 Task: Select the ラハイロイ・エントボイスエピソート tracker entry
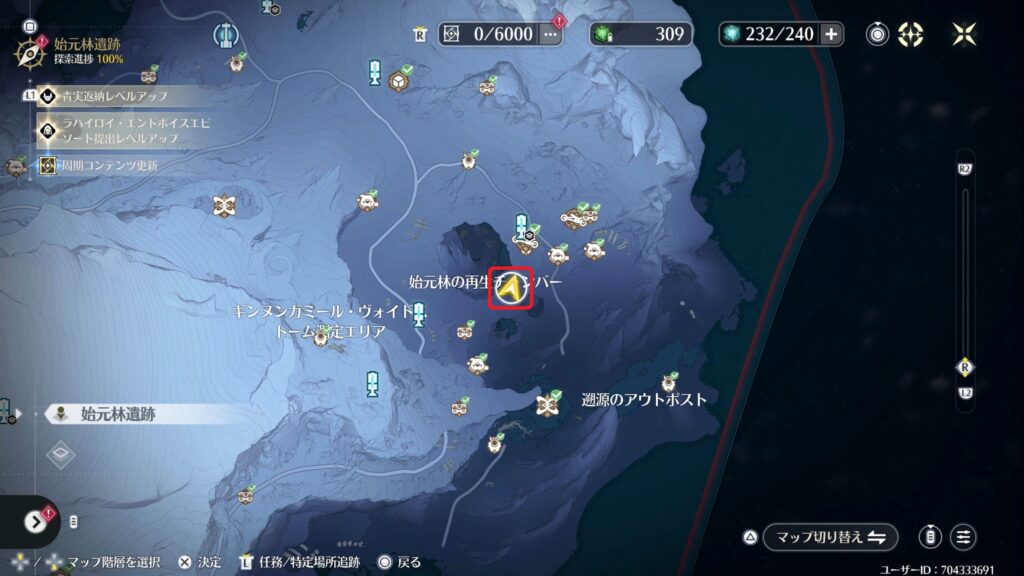coord(118,129)
